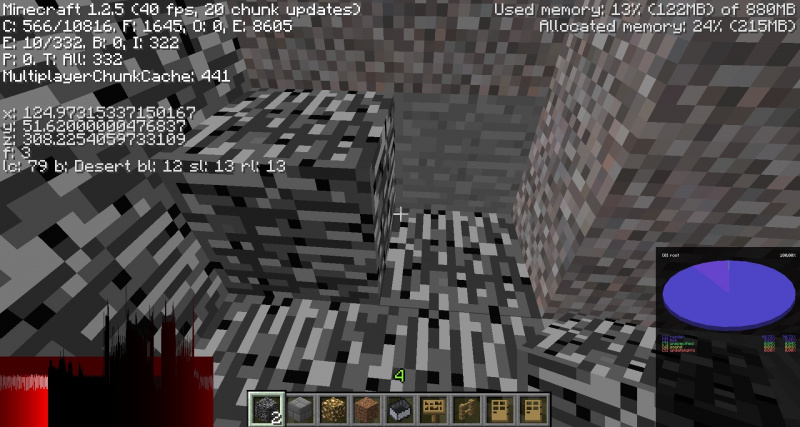Choose the glowstone block in the hotbar
Viewport: 800px width, 427px height.
point(336,408)
